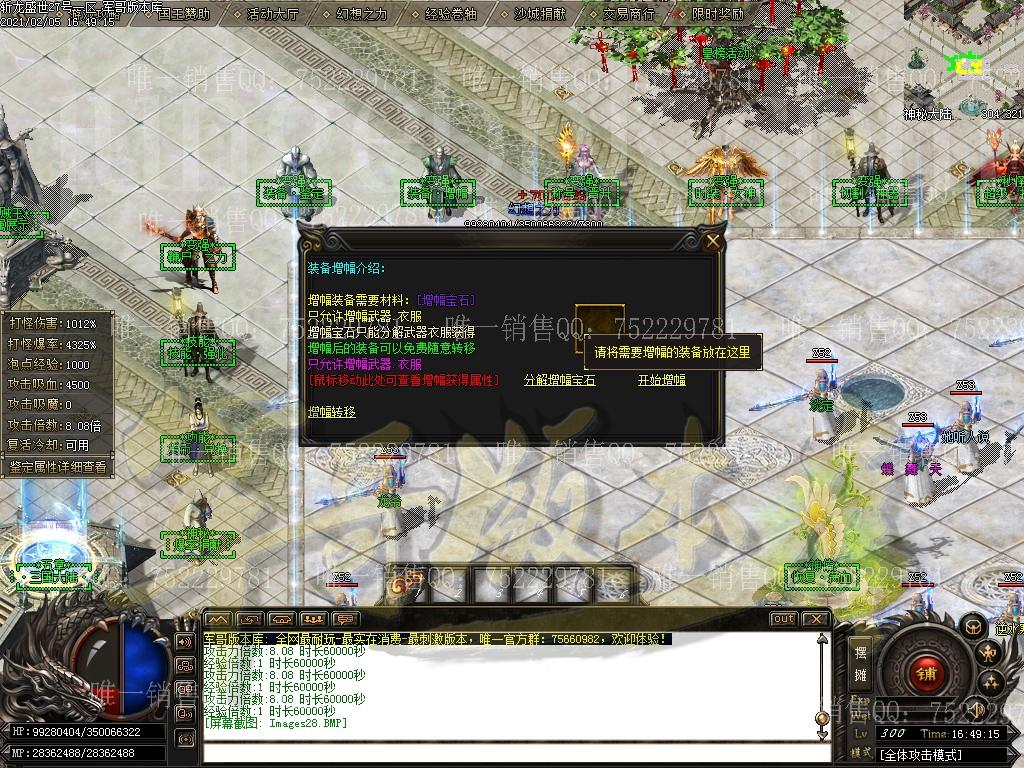Click the equipment amplification item slot

597,328
